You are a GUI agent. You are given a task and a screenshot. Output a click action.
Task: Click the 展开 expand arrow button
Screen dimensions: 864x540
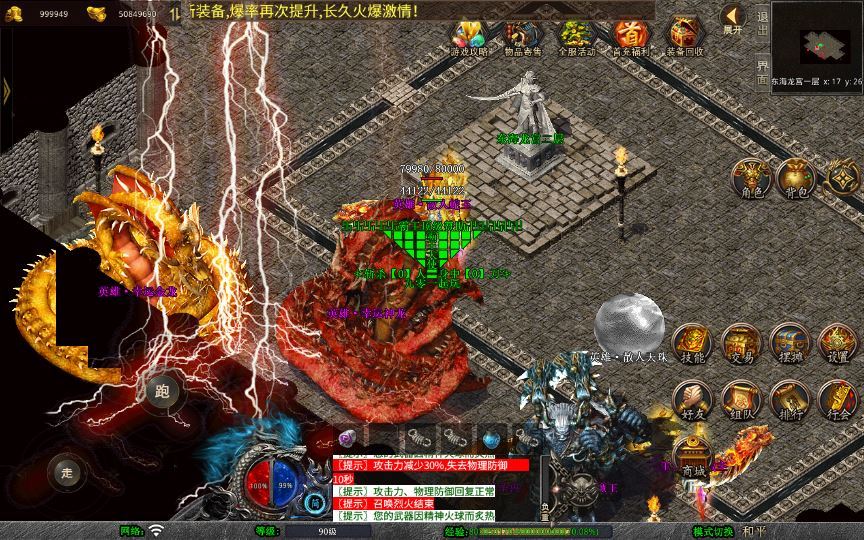tap(734, 18)
